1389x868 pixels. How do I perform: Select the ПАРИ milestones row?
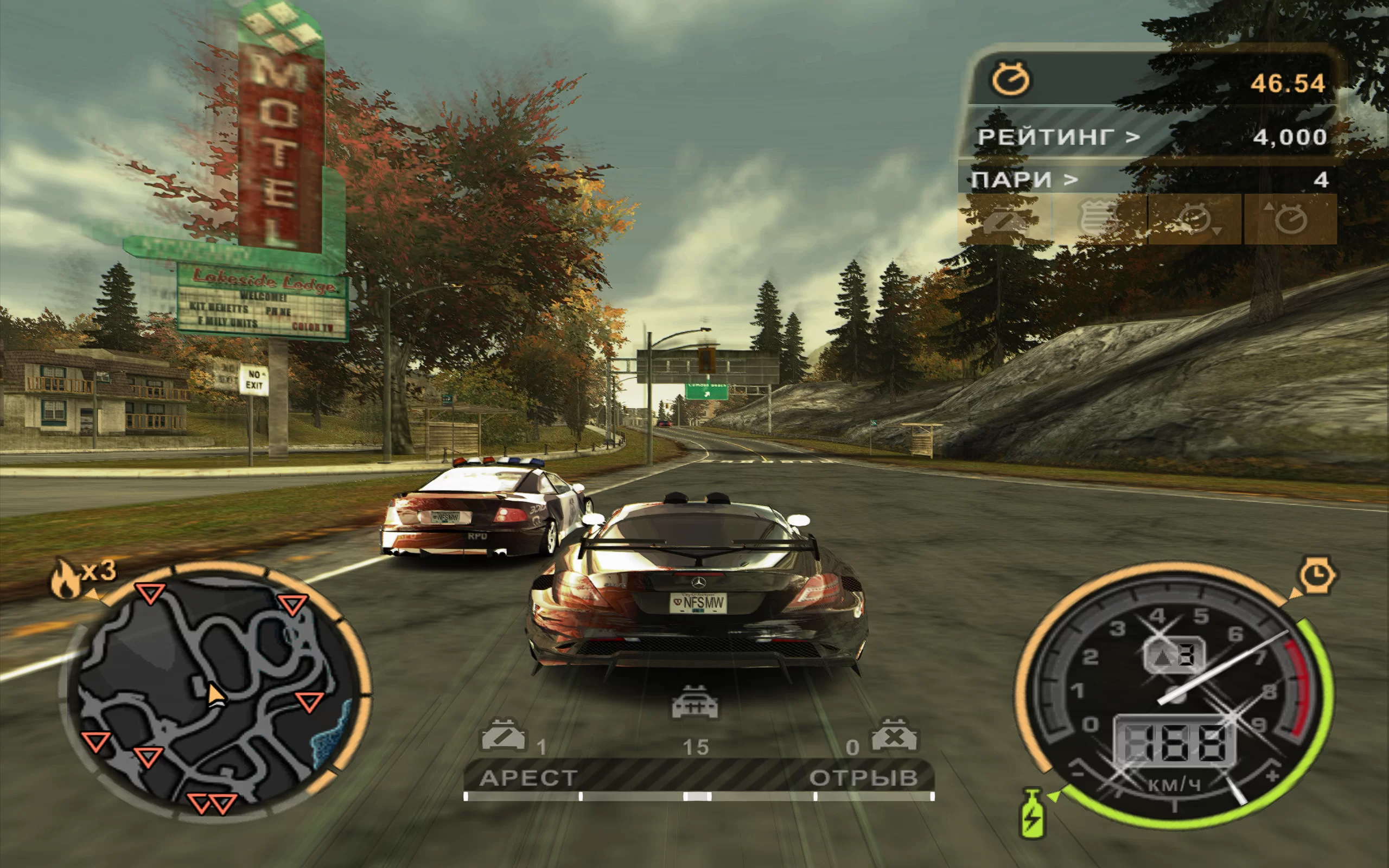[x=1148, y=180]
